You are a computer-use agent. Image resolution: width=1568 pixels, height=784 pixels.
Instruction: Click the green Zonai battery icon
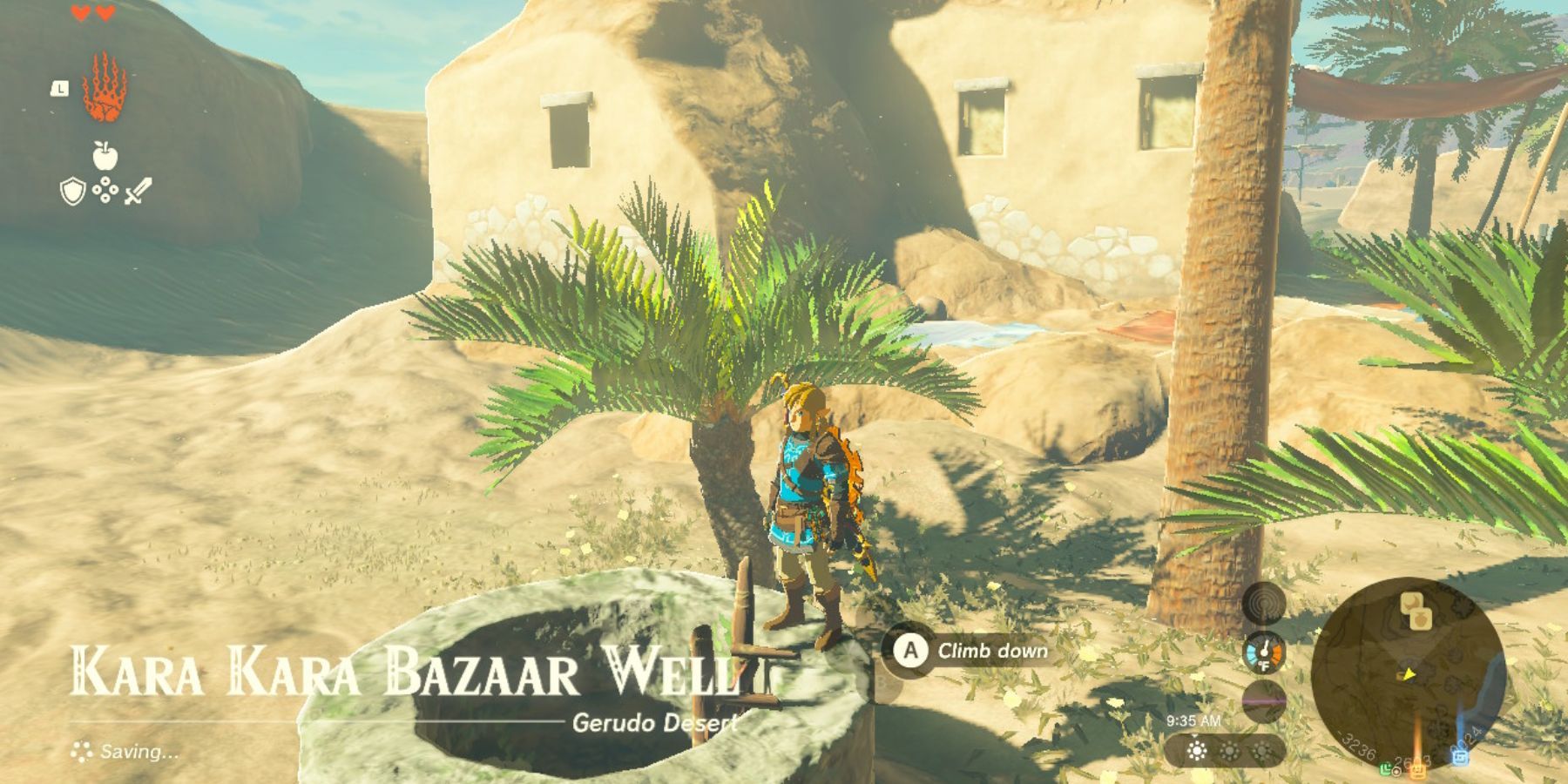tap(1387, 769)
